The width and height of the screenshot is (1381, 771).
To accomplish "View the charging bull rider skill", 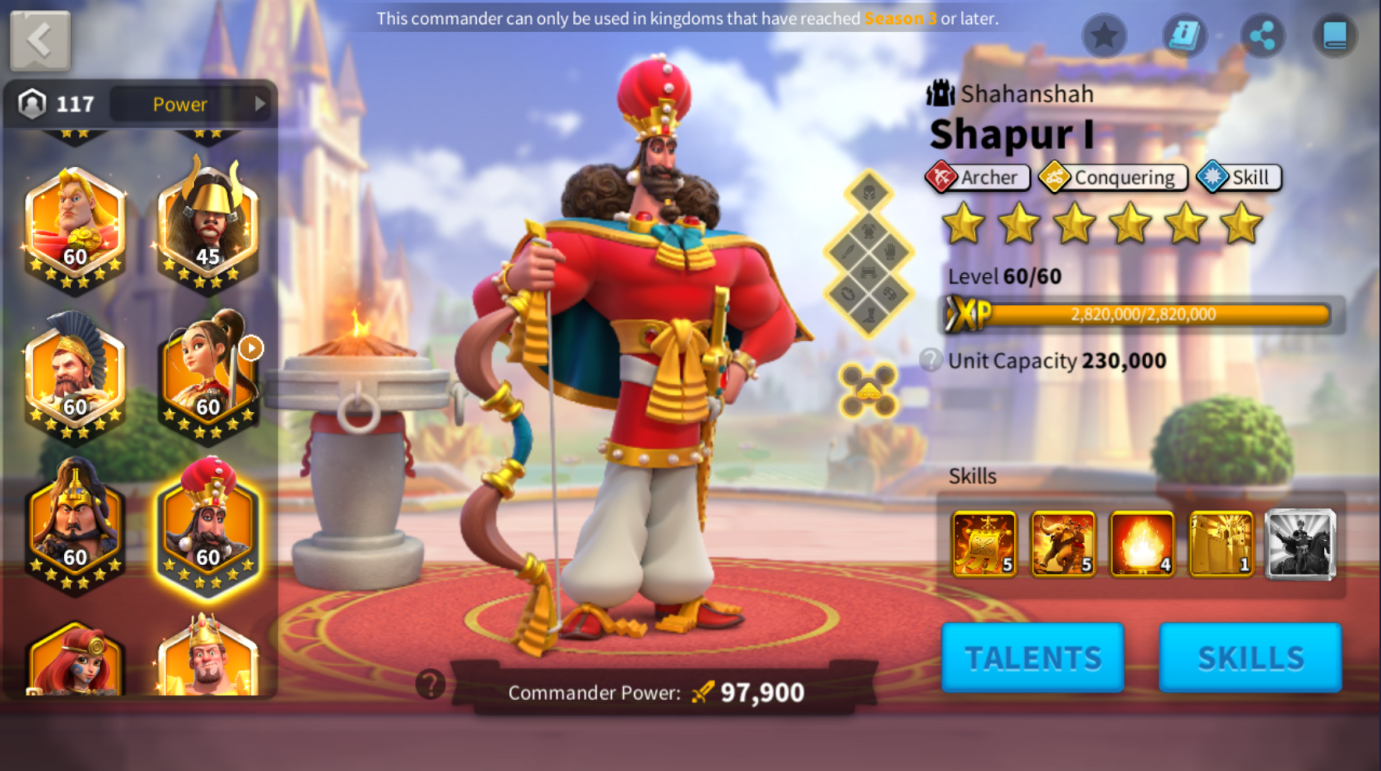I will point(1063,544).
